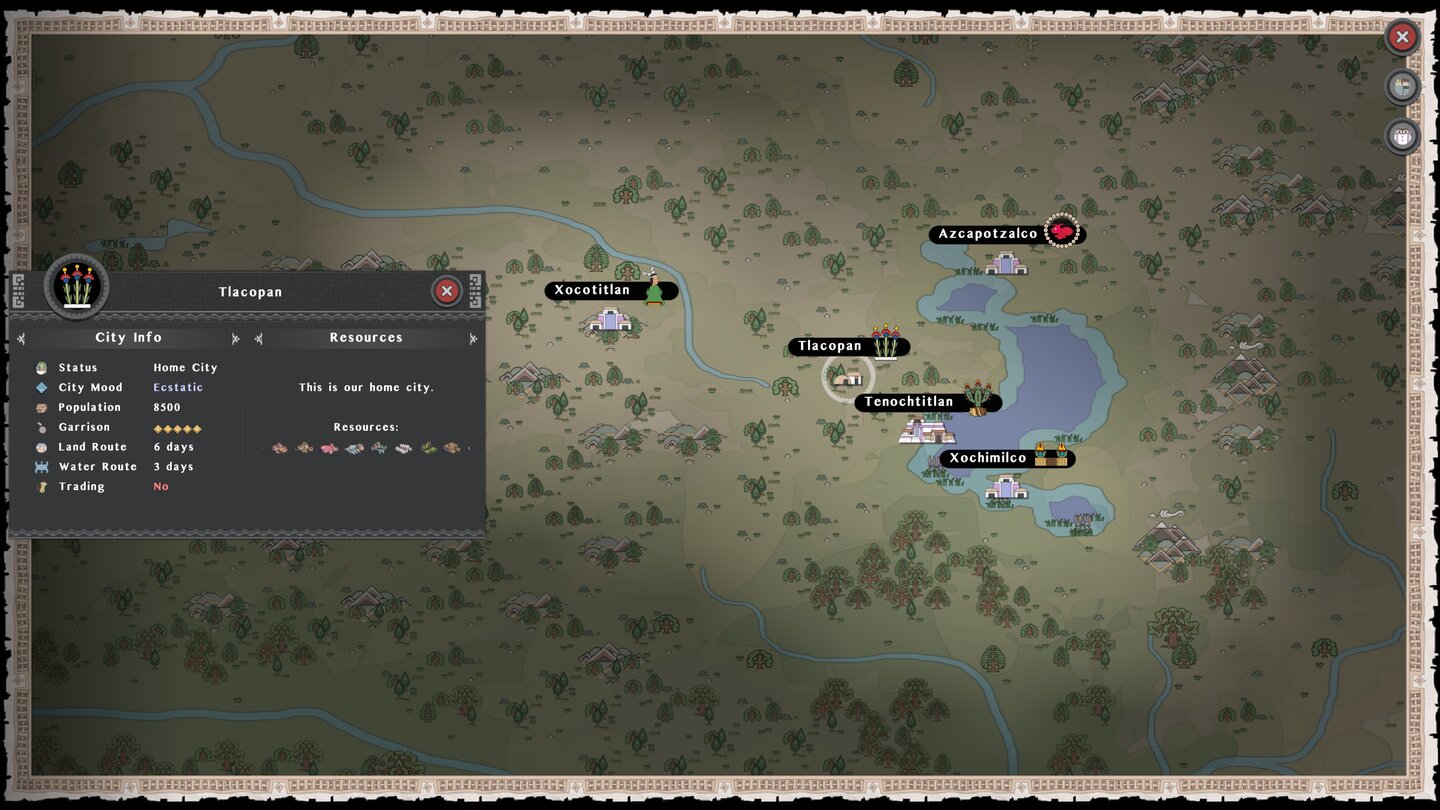Click the Tlacopan emblem medallion on the panel

[x=76, y=287]
